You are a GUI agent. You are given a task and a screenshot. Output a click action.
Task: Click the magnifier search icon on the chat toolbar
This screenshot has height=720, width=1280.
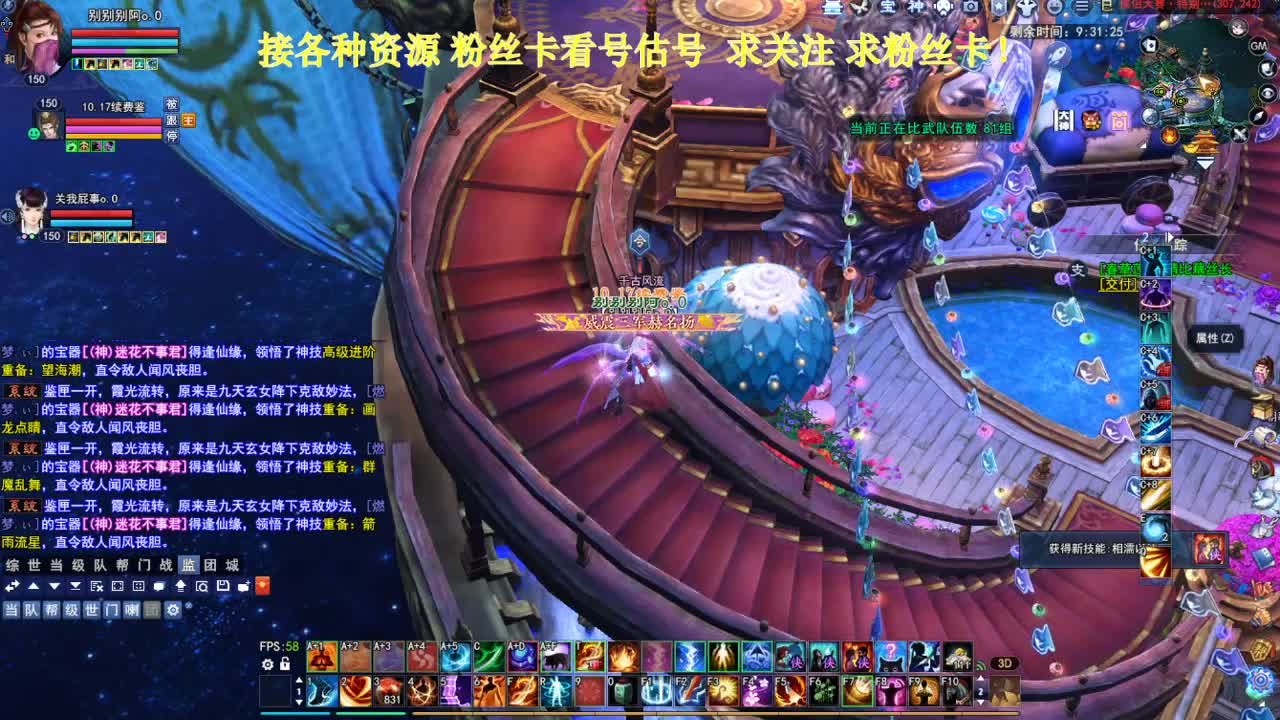coord(203,587)
